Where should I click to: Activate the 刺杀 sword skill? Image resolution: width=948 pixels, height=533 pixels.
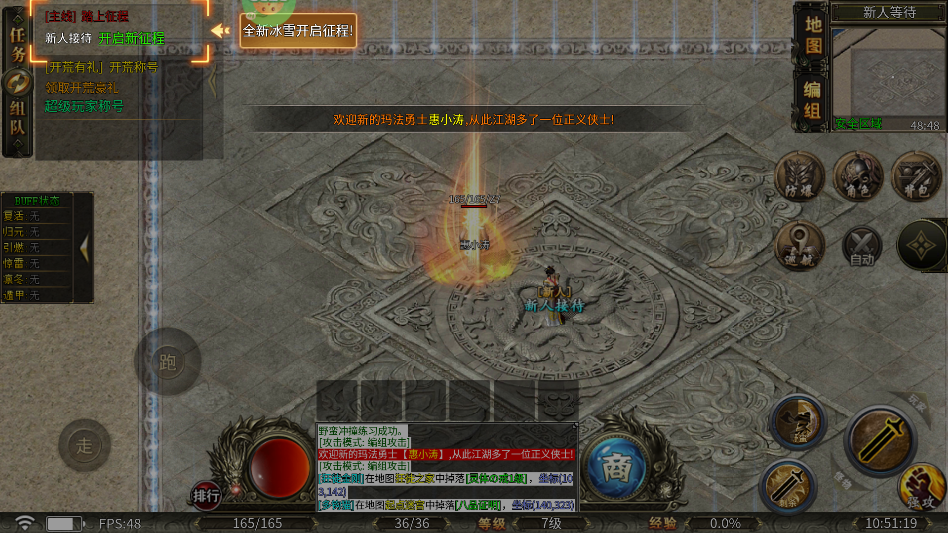click(788, 487)
